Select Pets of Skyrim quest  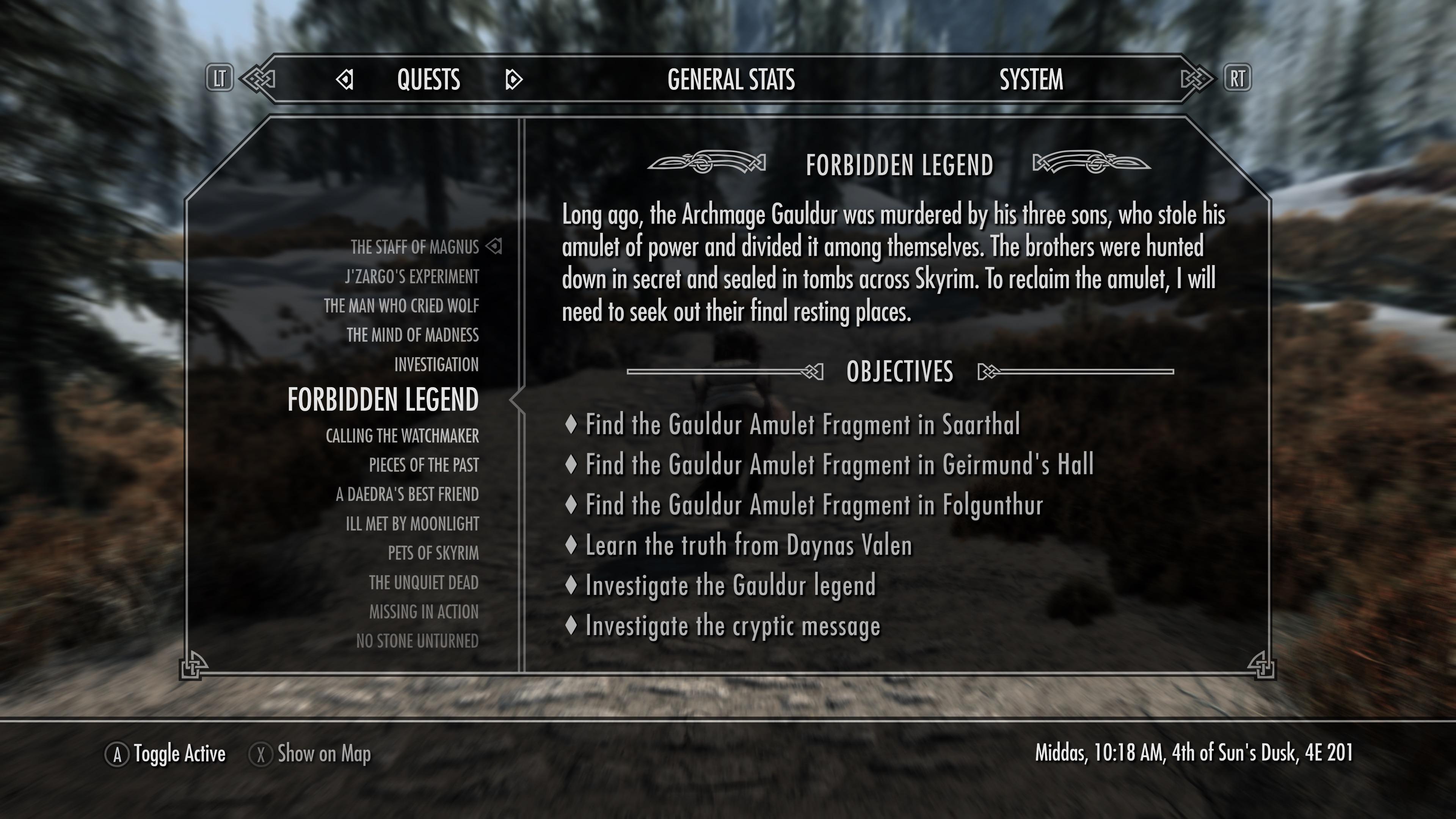(x=433, y=553)
